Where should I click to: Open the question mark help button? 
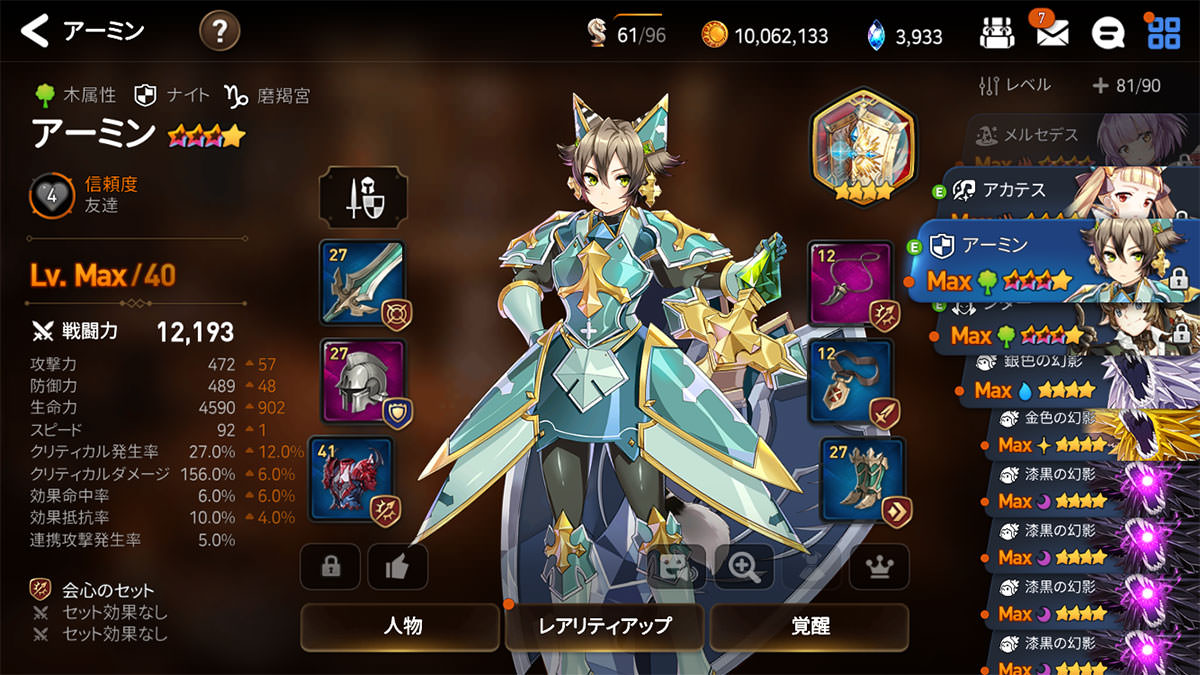(x=219, y=32)
